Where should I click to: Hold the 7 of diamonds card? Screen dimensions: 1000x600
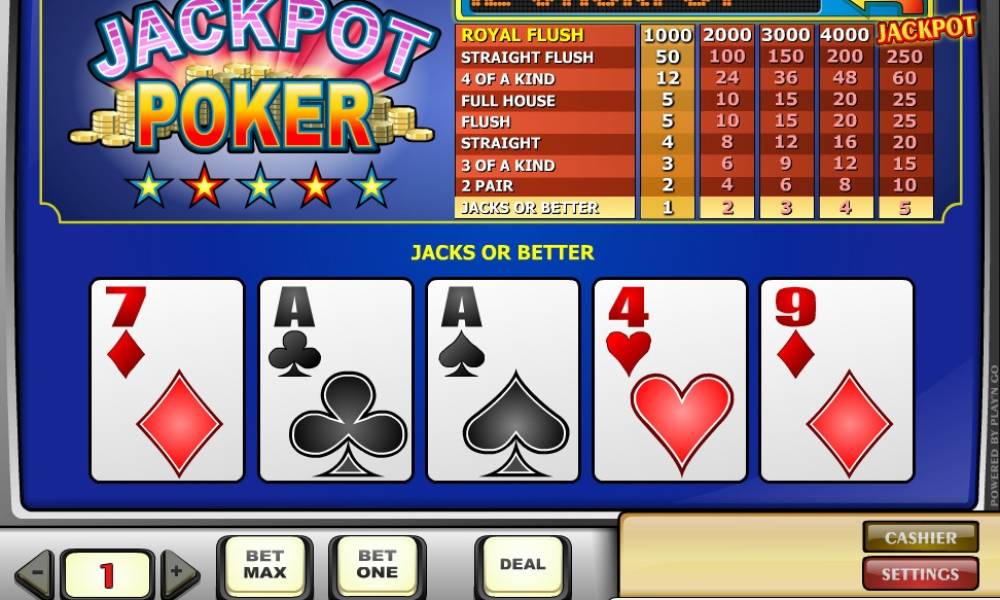[167, 380]
